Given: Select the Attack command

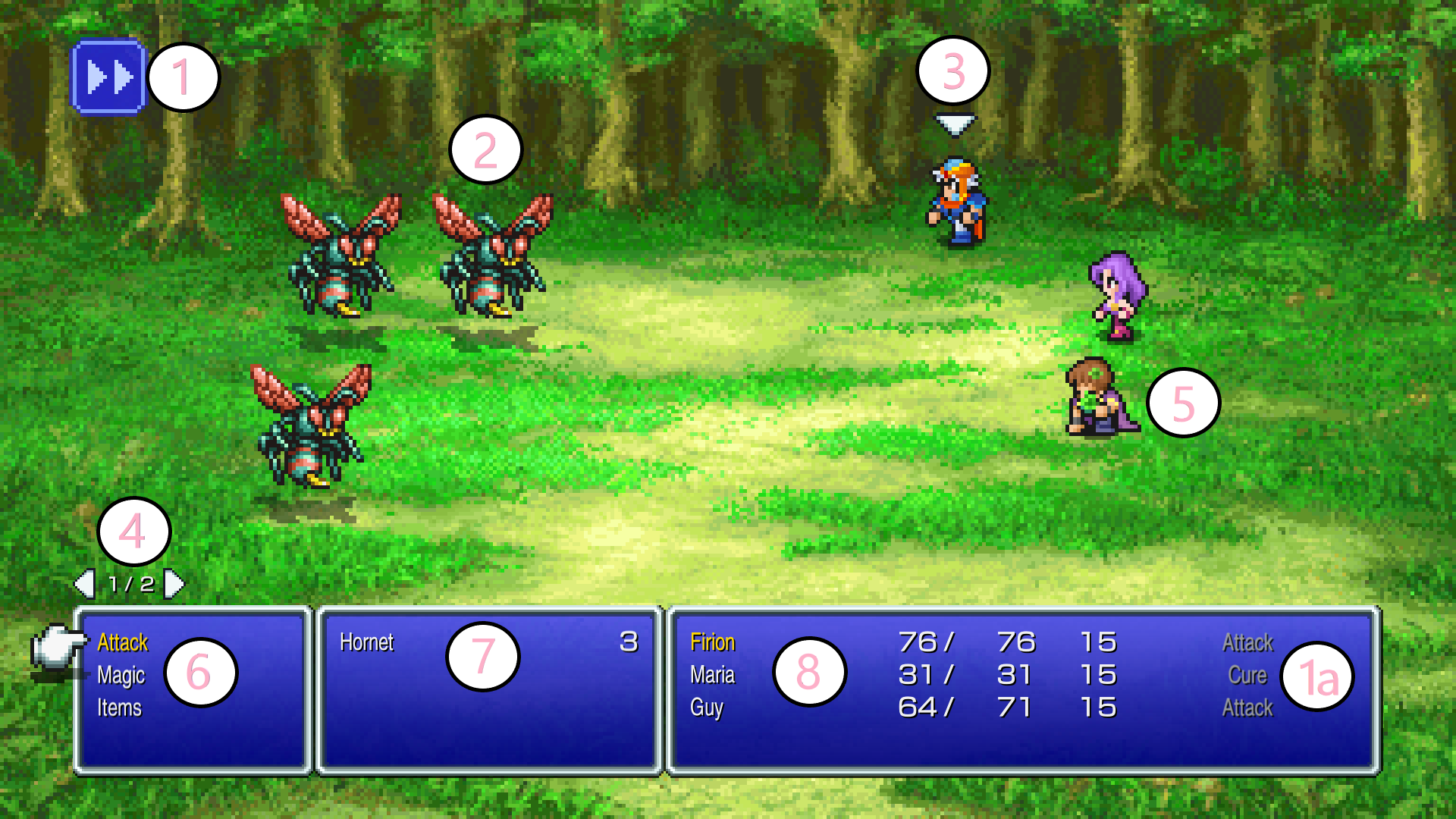Looking at the screenshot, I should (x=122, y=643).
